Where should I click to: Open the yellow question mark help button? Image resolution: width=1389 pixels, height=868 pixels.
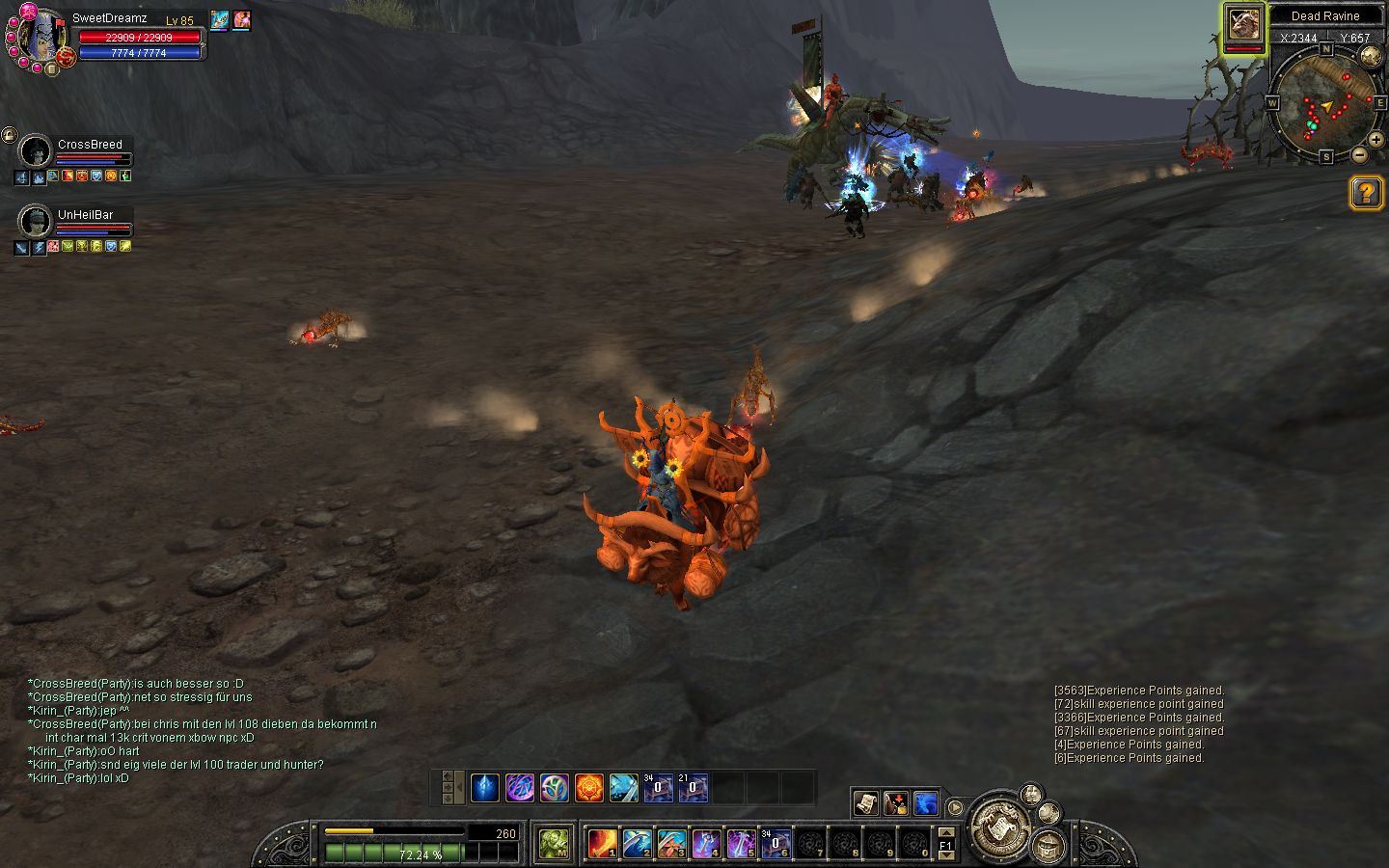coord(1366,193)
